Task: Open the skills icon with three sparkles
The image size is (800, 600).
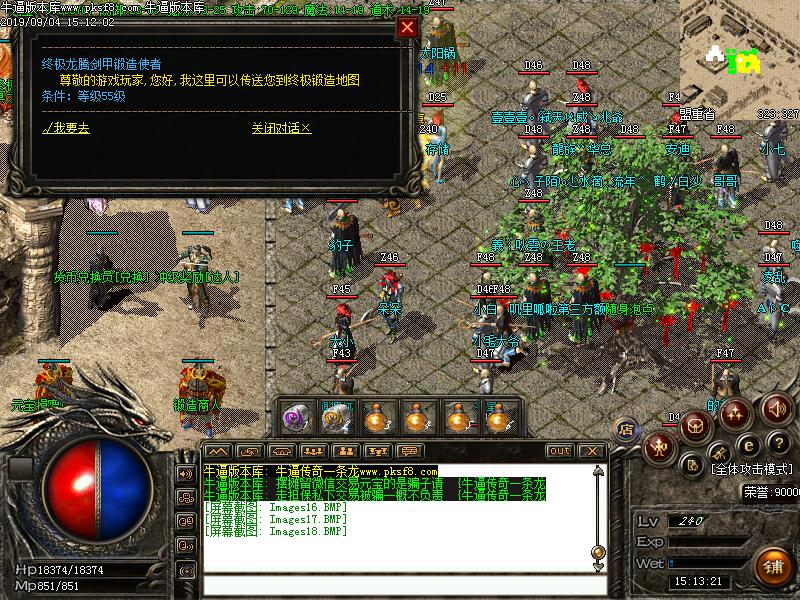Action: pyautogui.click(x=736, y=411)
